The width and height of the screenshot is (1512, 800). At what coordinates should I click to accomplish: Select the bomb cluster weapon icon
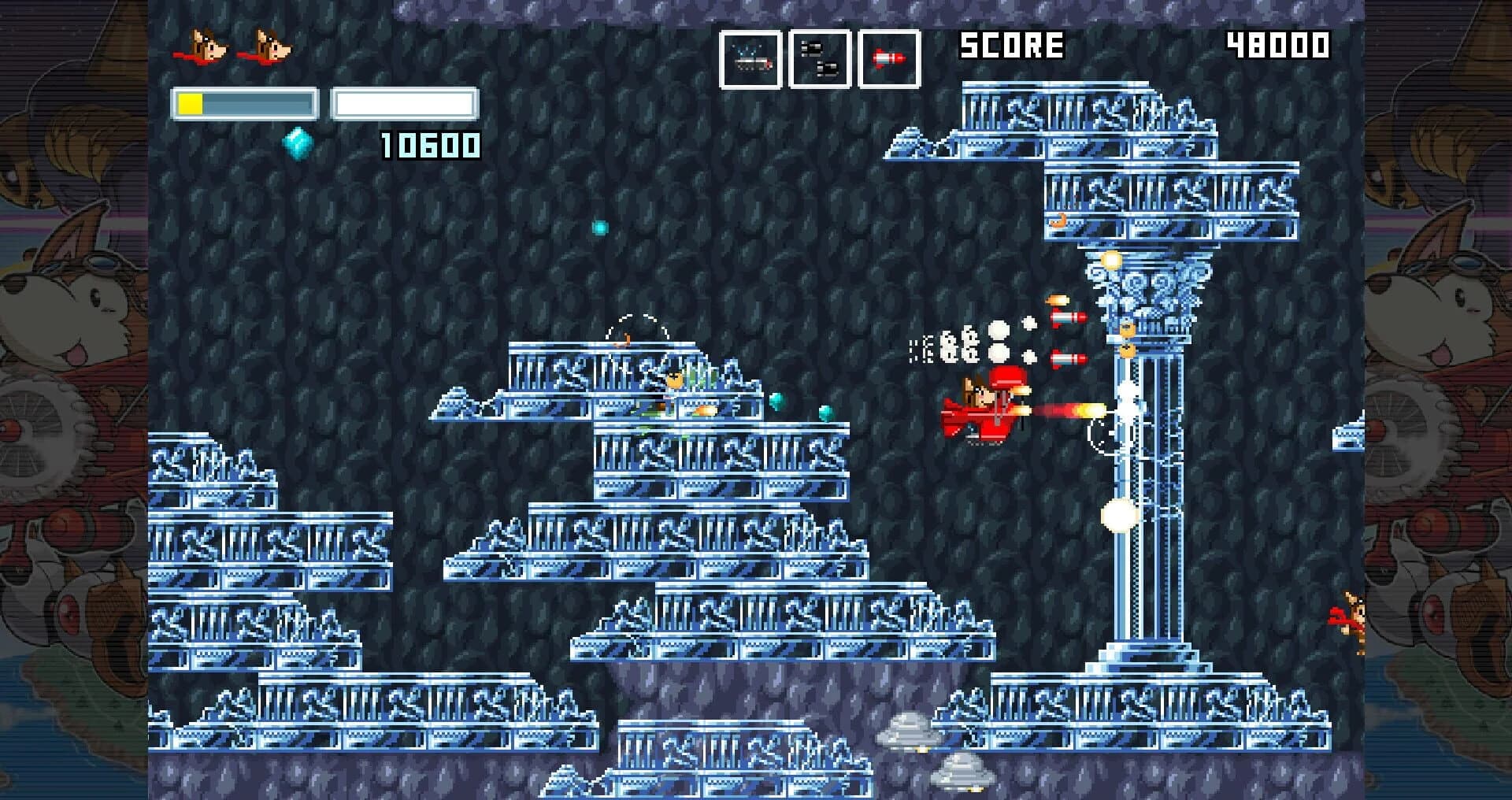point(820,57)
